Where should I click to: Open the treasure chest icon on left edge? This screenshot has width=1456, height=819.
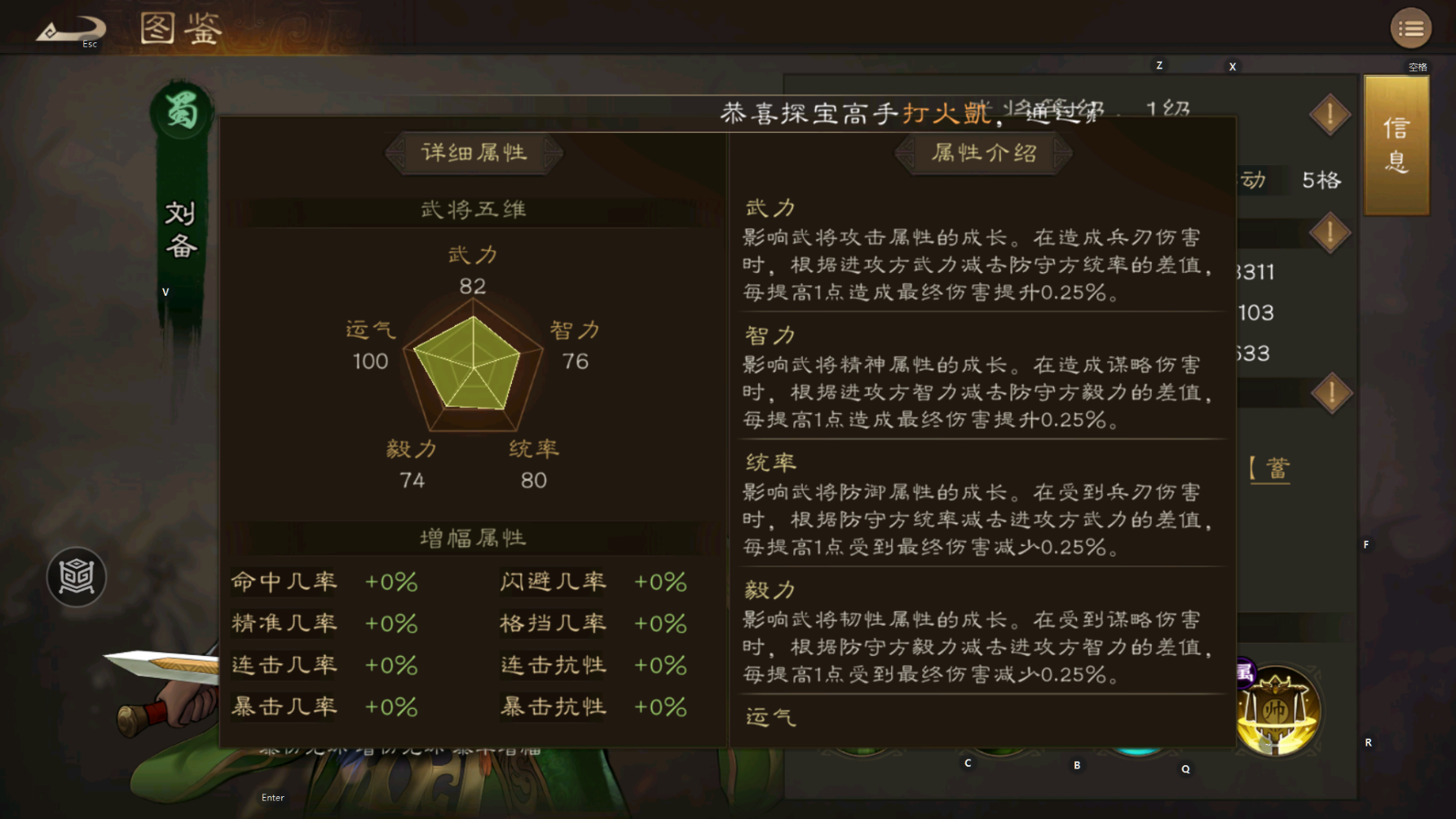click(75, 576)
